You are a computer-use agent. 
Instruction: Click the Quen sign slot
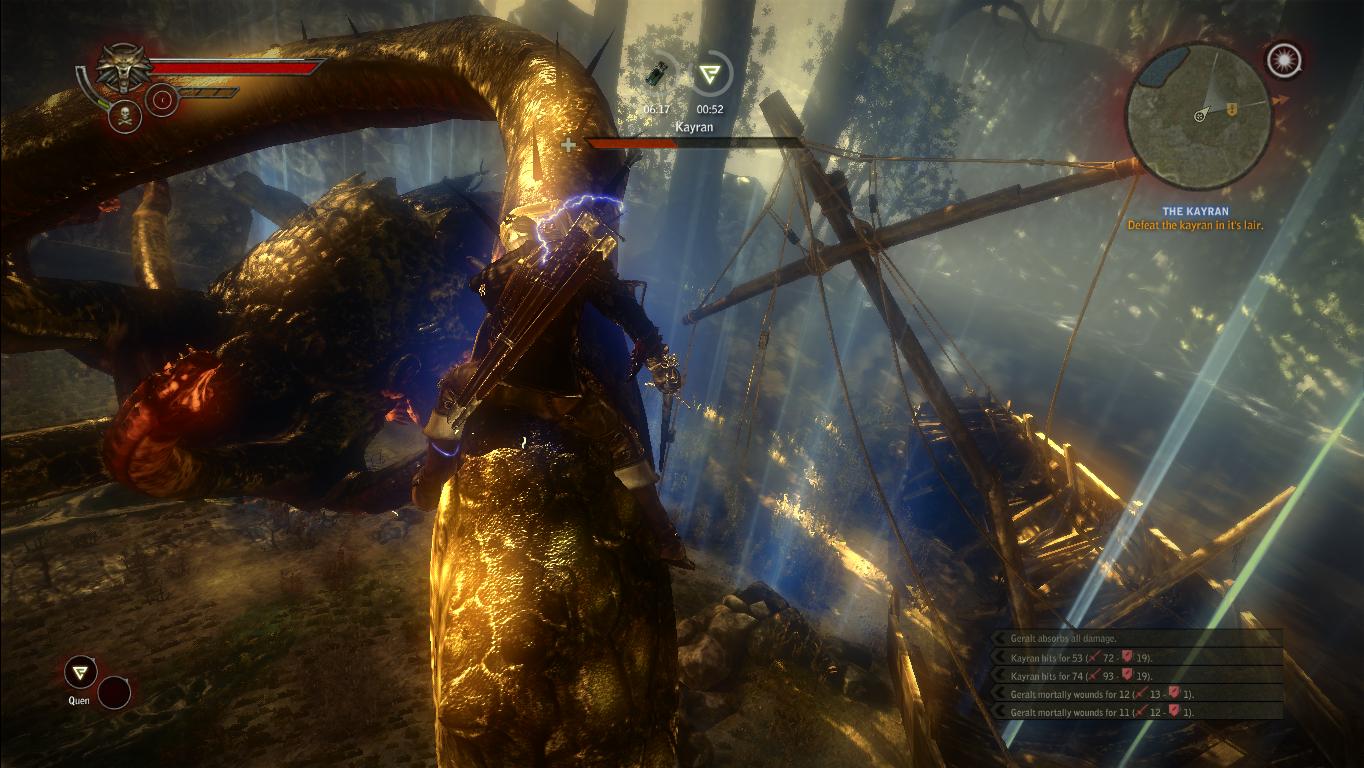click(x=80, y=672)
